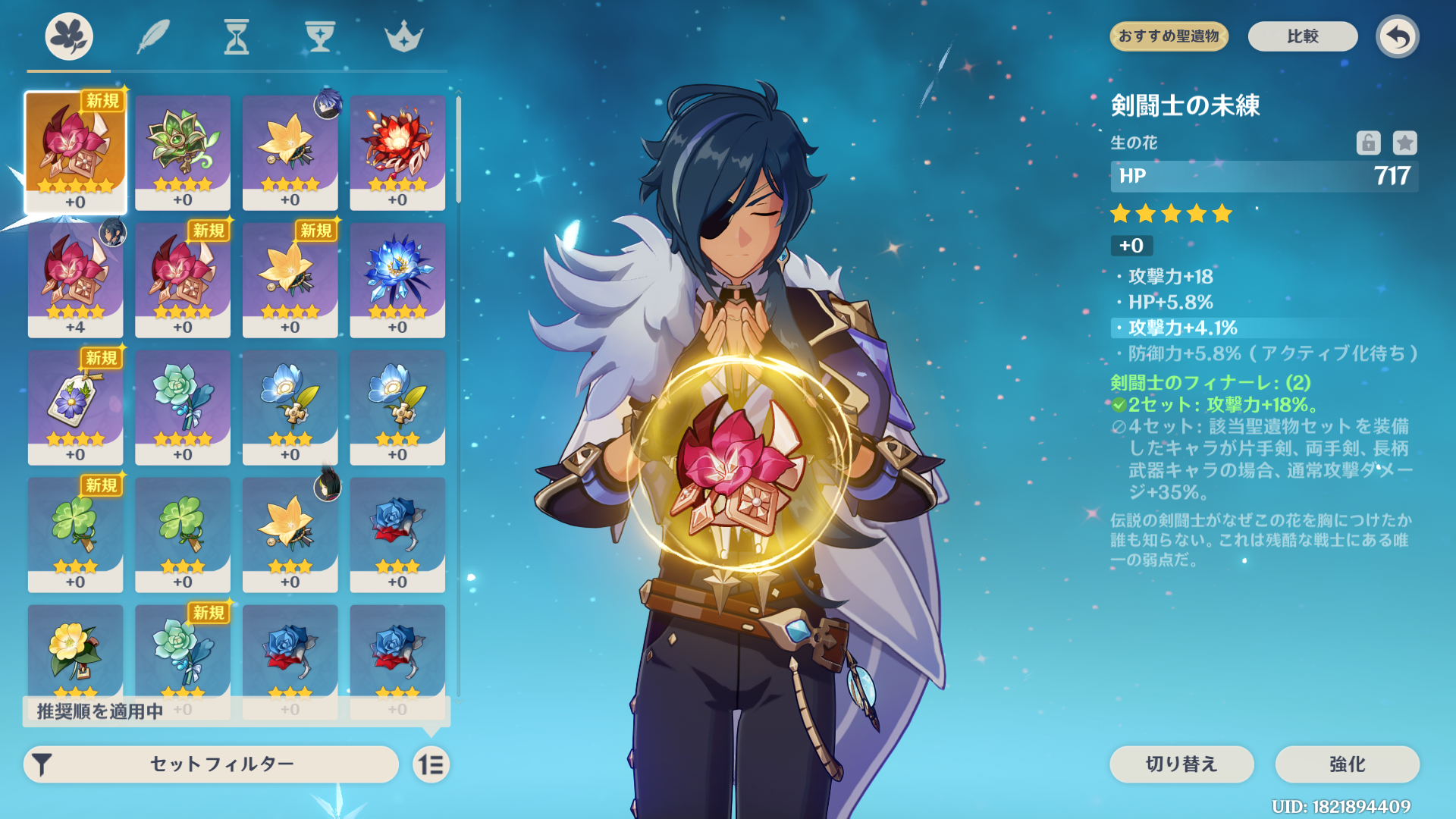
Task: Open おすすめ聖遺物 recommended artifacts
Action: click(x=1169, y=36)
